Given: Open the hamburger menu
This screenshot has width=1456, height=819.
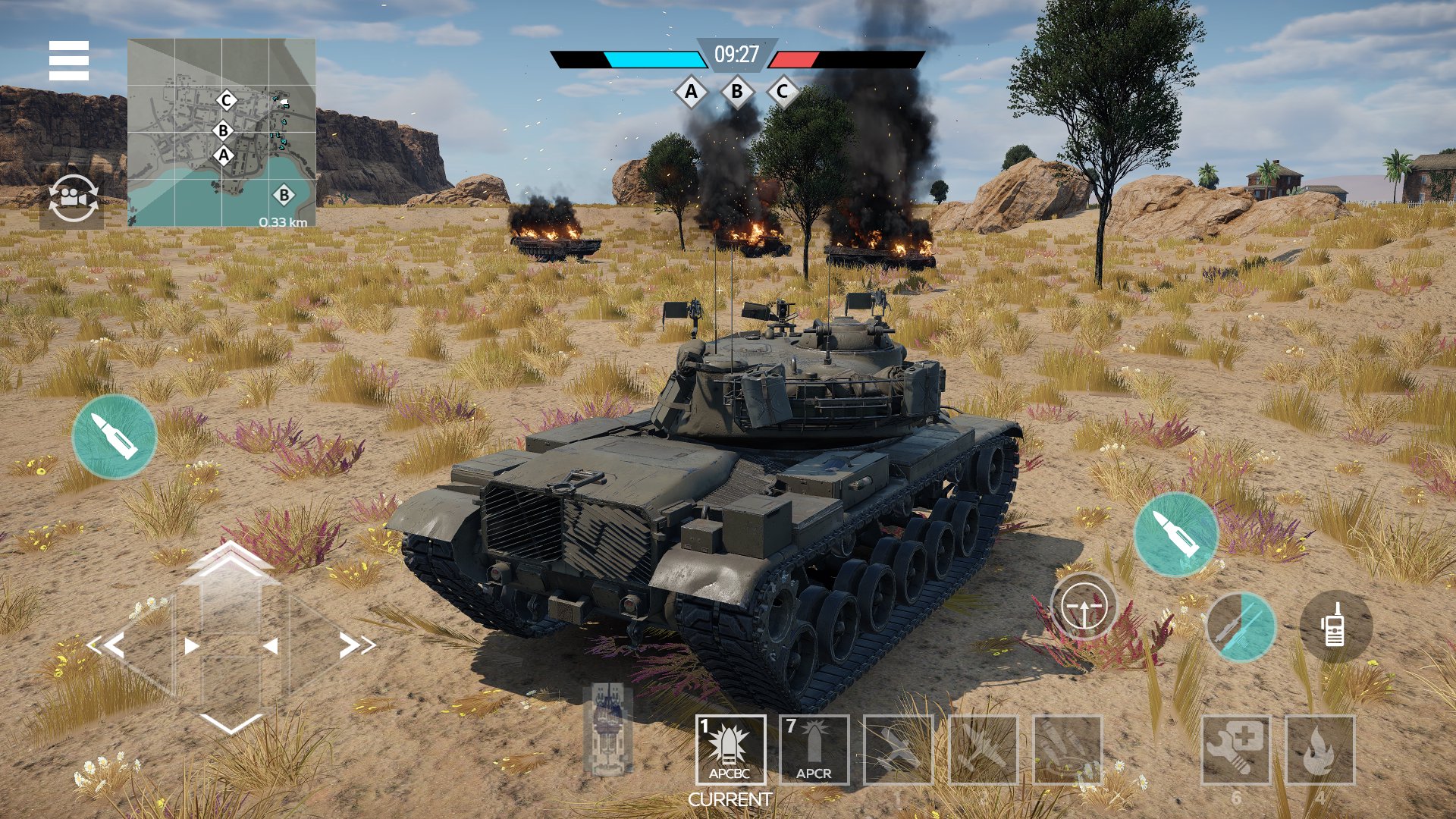Looking at the screenshot, I should pyautogui.click(x=68, y=59).
